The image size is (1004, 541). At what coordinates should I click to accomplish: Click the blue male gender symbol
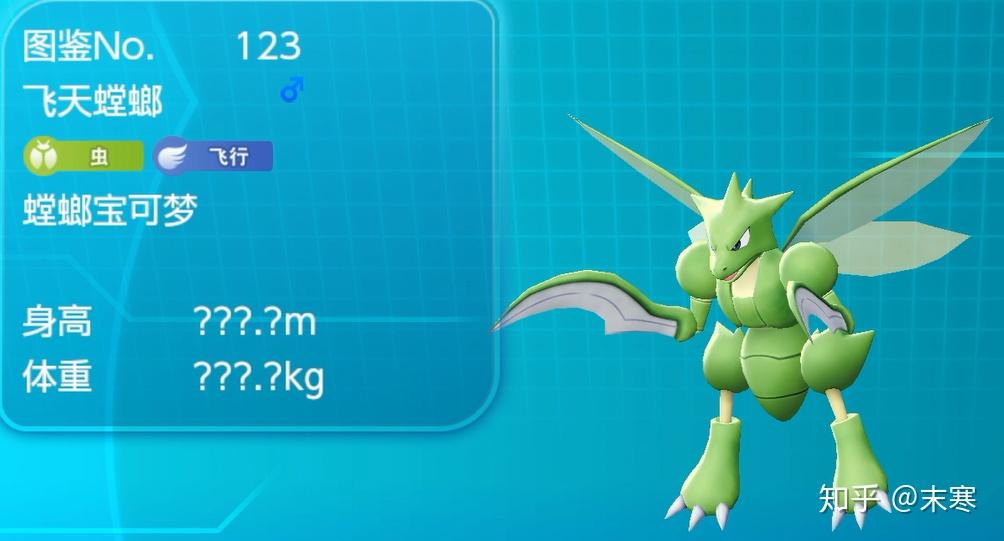(291, 92)
